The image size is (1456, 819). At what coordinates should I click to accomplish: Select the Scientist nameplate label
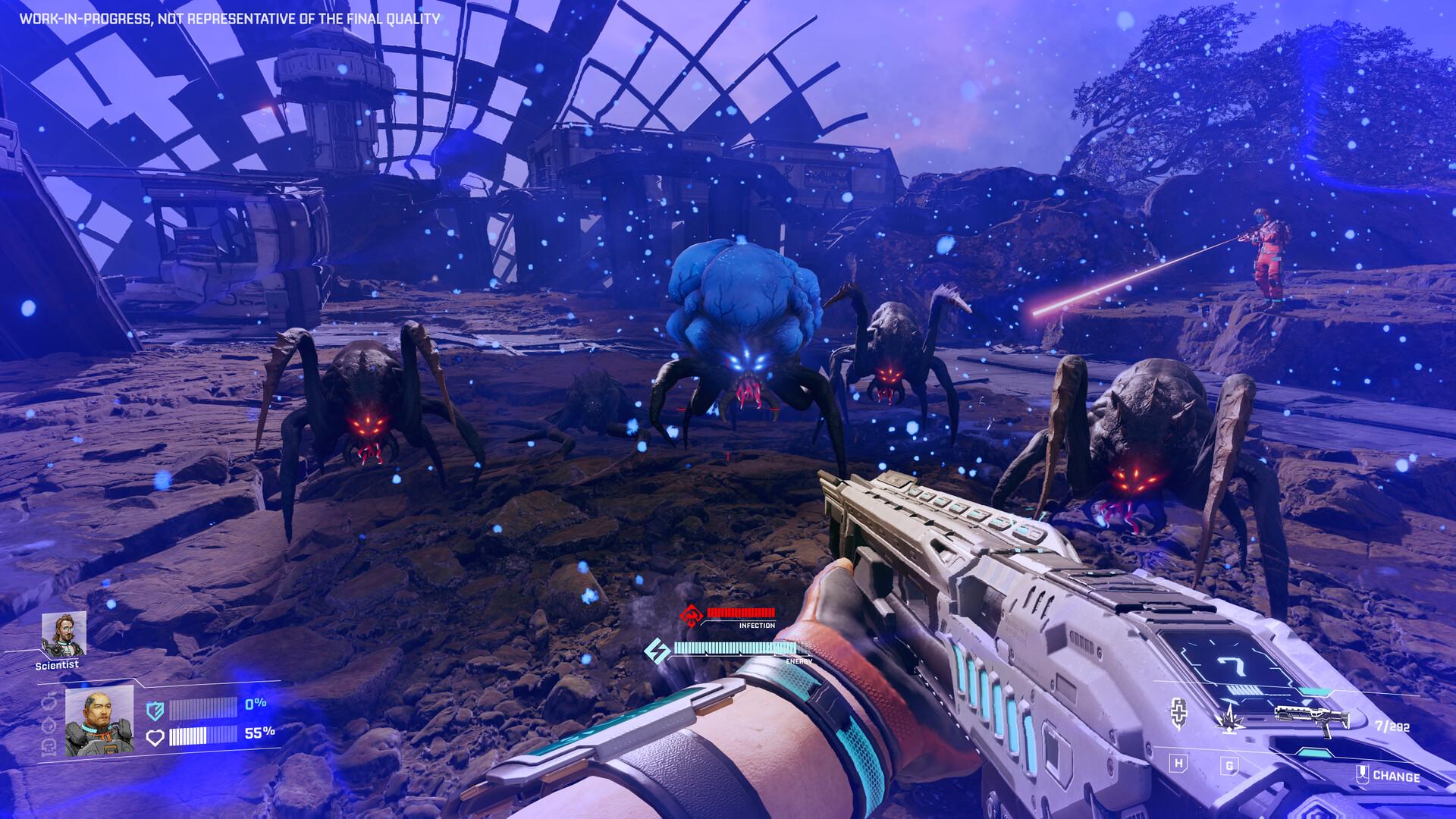pyautogui.click(x=57, y=664)
